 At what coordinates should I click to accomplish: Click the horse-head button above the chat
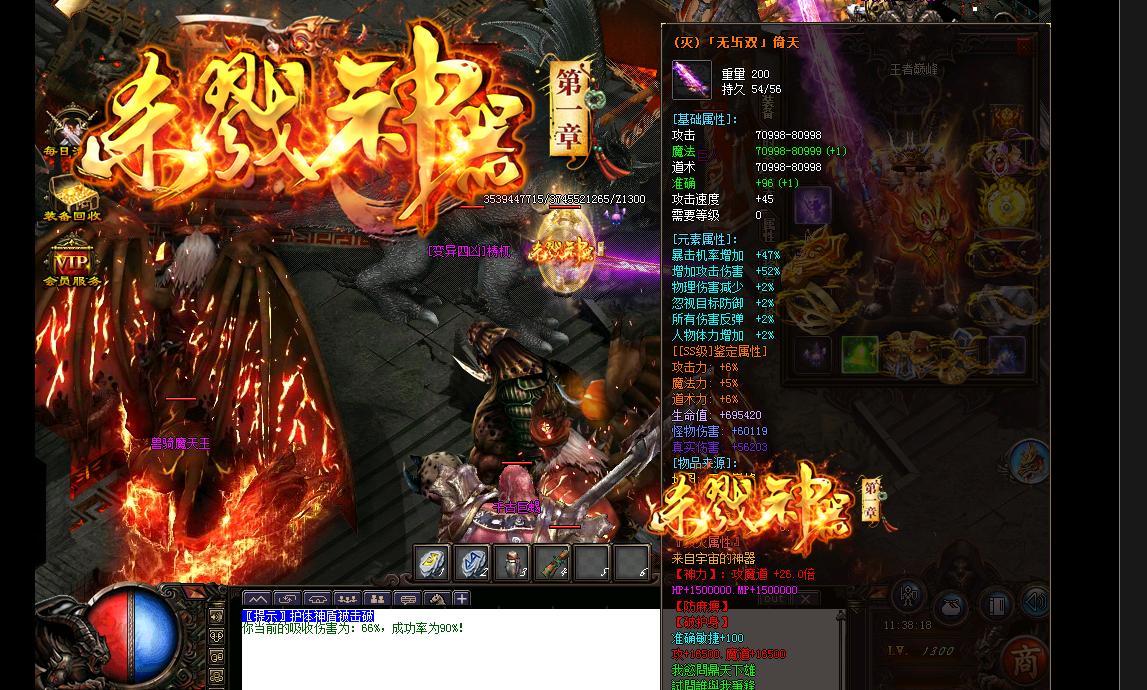click(436, 600)
